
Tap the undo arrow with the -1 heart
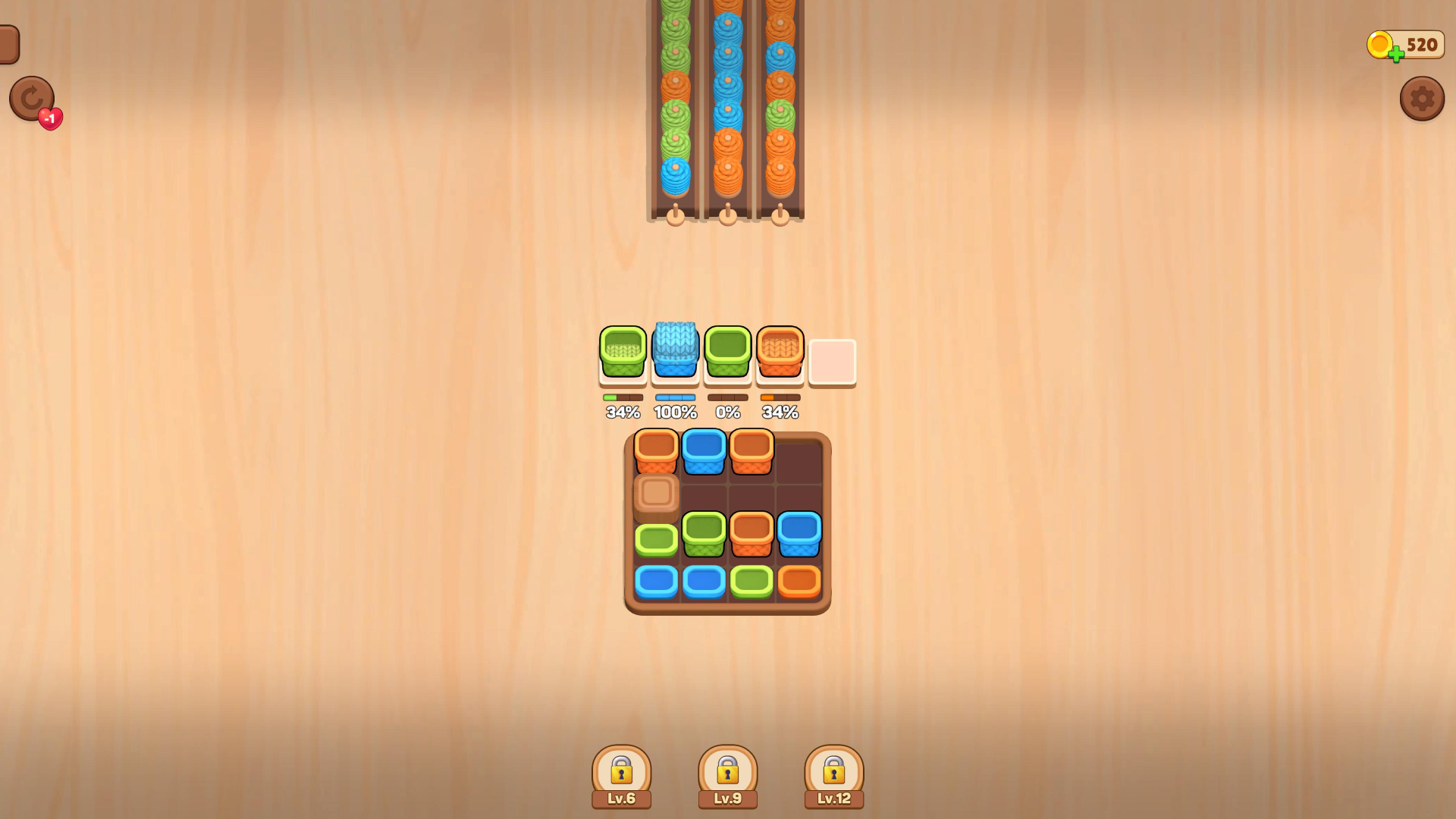tap(32, 99)
